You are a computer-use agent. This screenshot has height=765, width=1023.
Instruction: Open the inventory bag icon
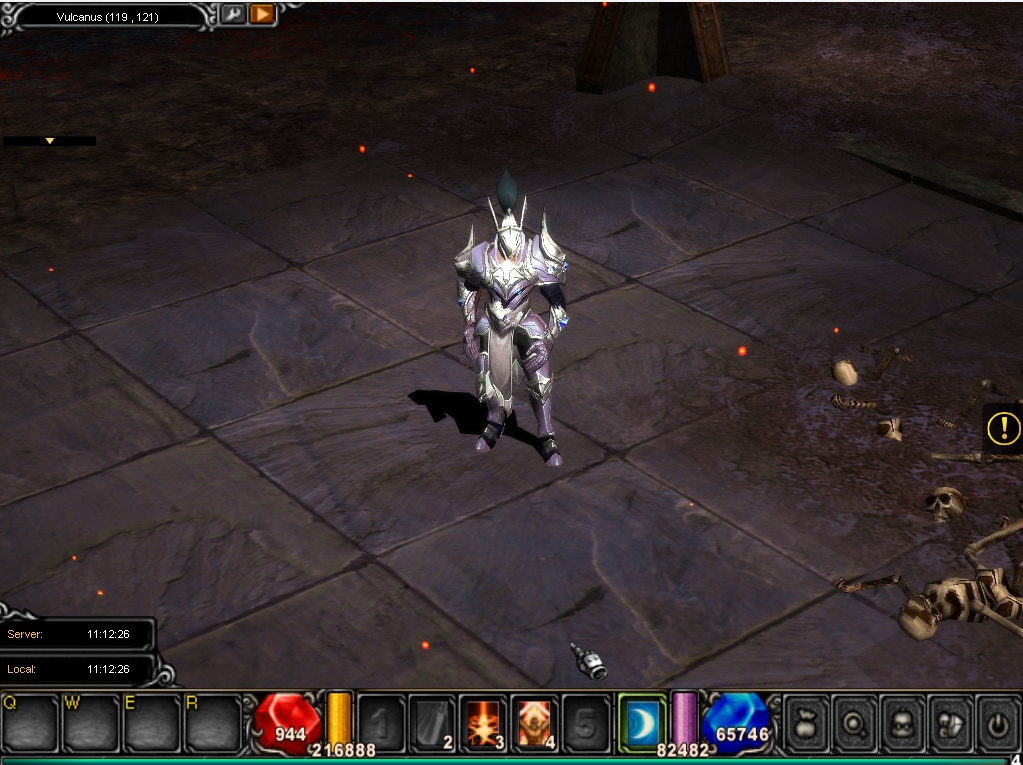point(806,723)
